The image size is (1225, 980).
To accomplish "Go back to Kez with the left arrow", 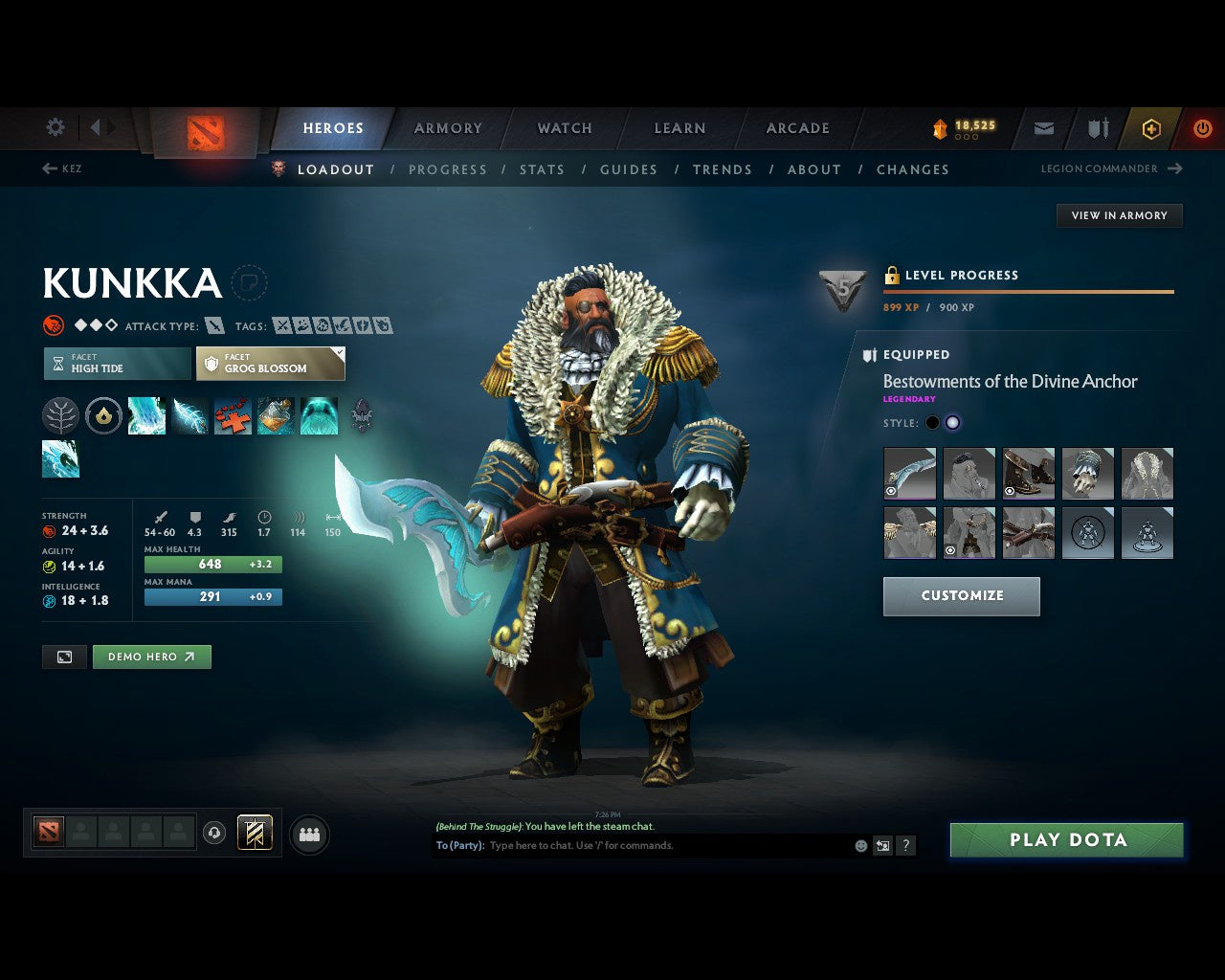I will pyautogui.click(x=48, y=168).
